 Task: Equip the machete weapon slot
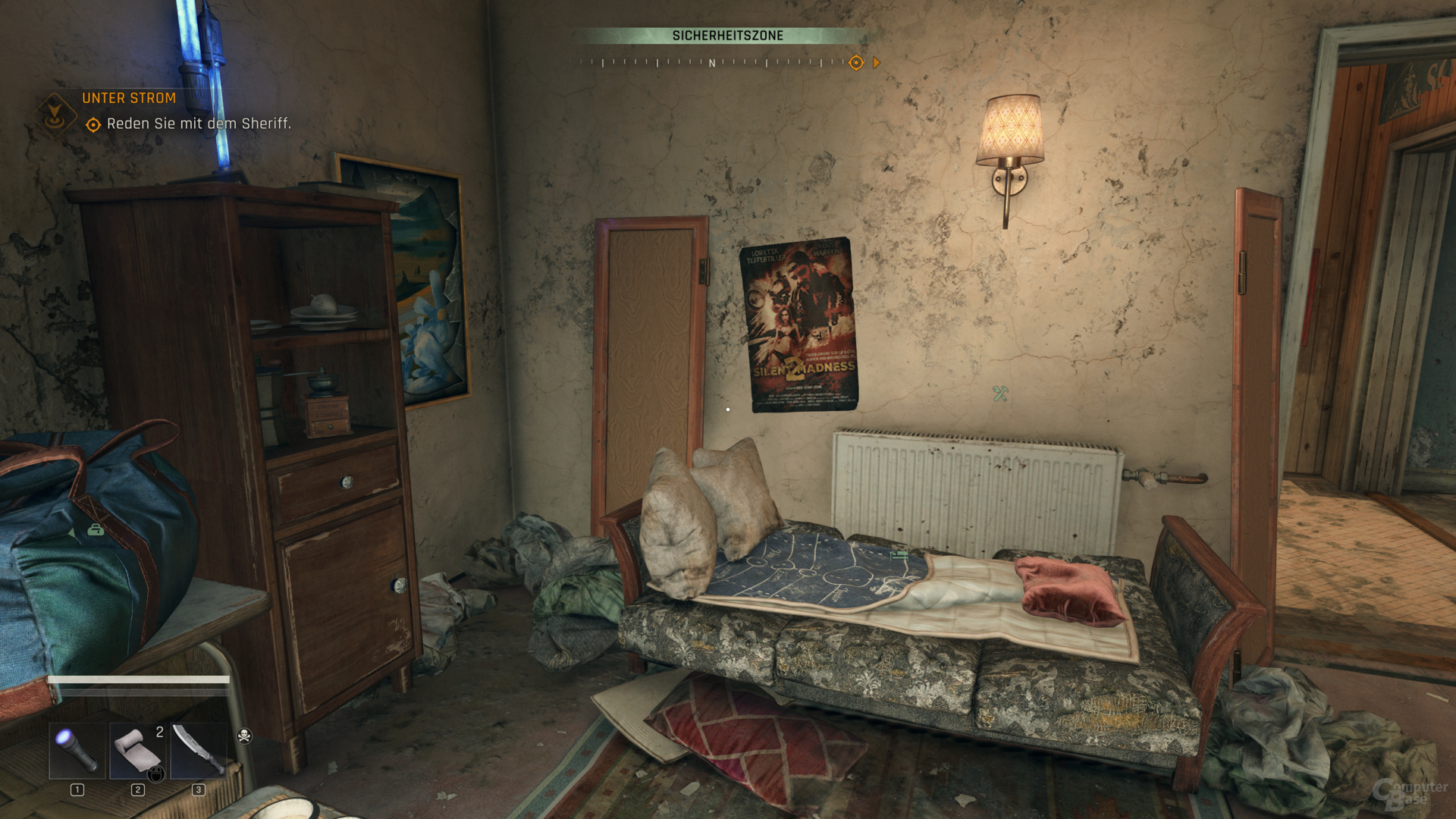(198, 750)
